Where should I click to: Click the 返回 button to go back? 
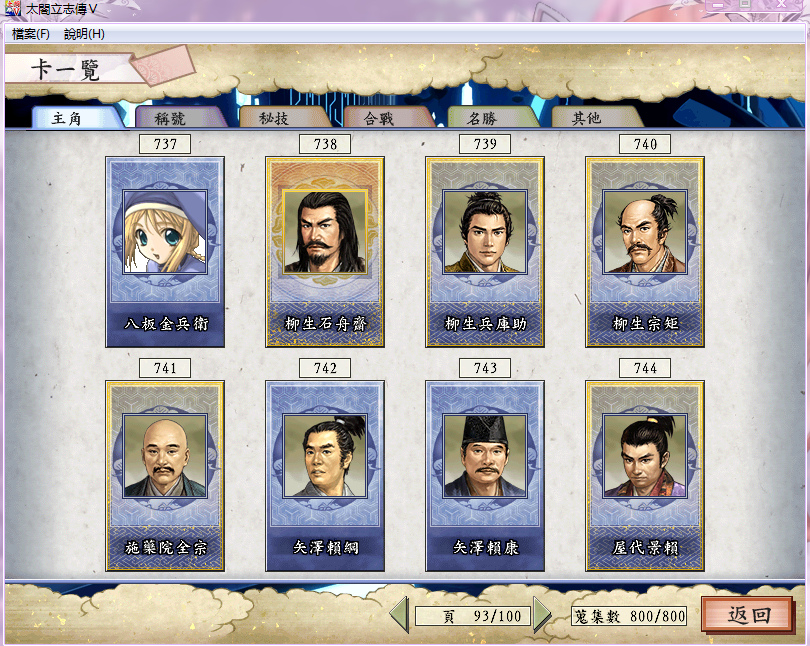pyautogui.click(x=746, y=614)
